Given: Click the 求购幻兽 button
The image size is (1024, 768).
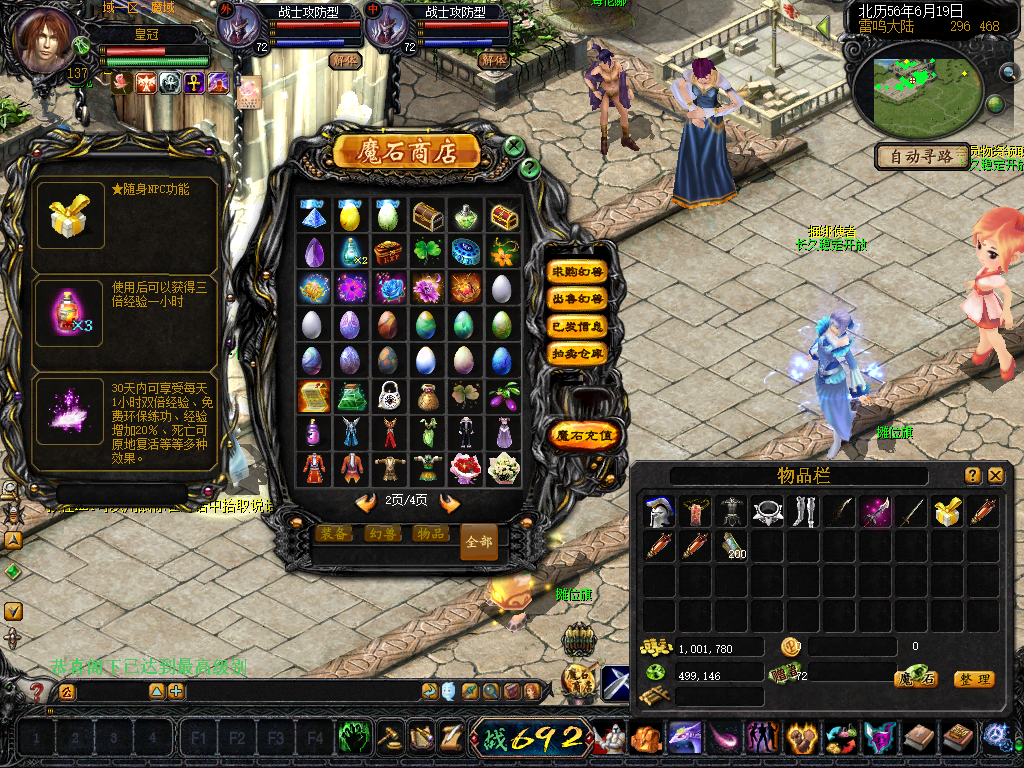Looking at the screenshot, I should click(578, 272).
